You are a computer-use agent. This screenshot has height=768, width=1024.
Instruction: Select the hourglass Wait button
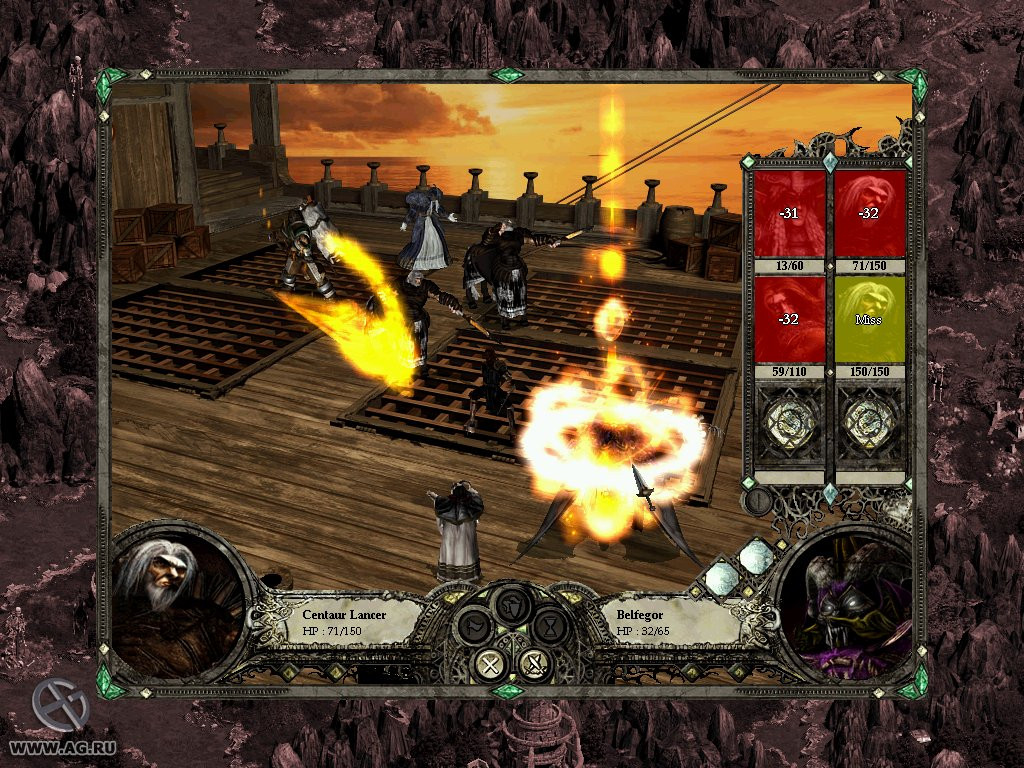click(549, 626)
